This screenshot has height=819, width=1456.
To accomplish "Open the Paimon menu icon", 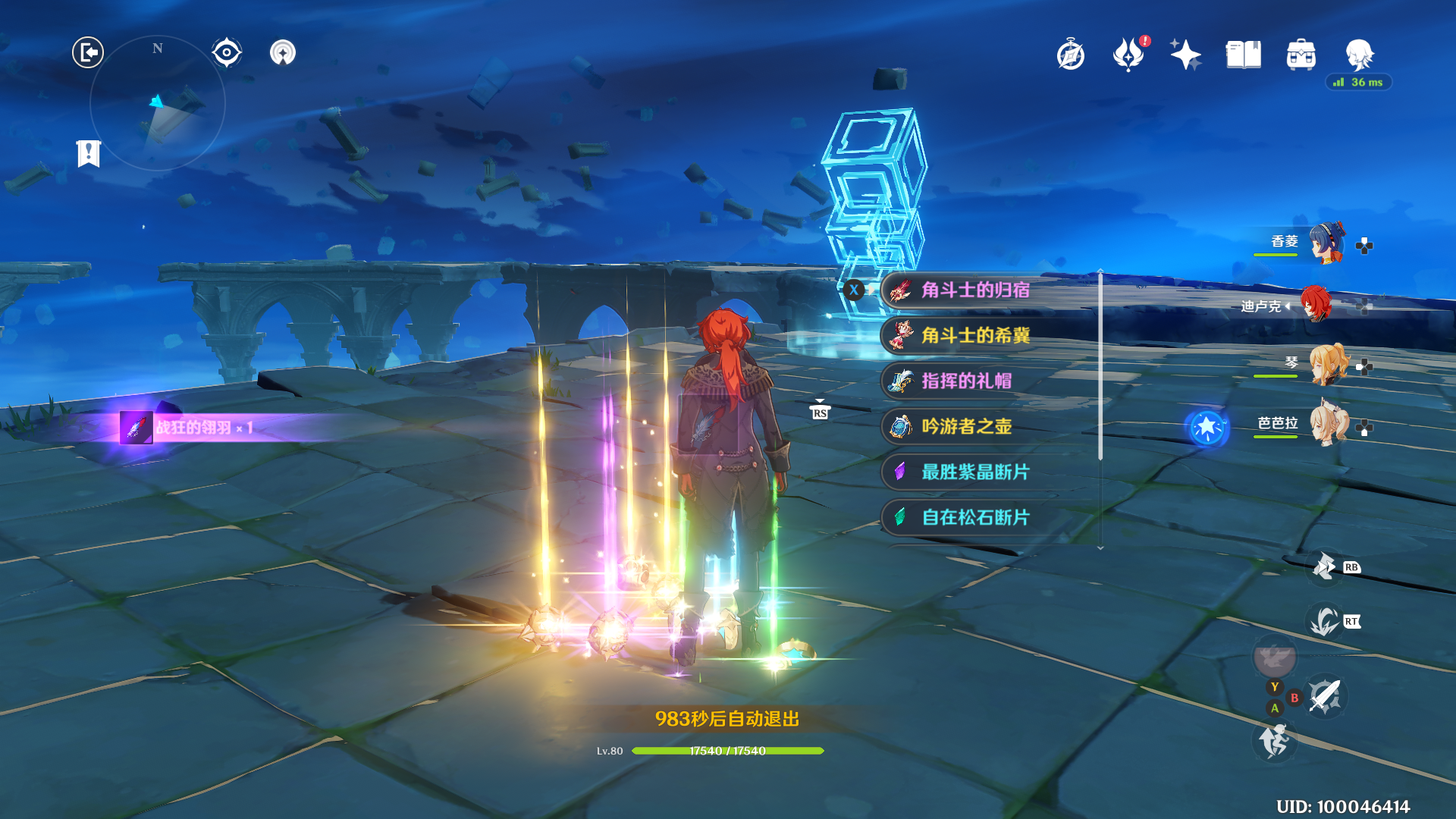I will click(1359, 55).
